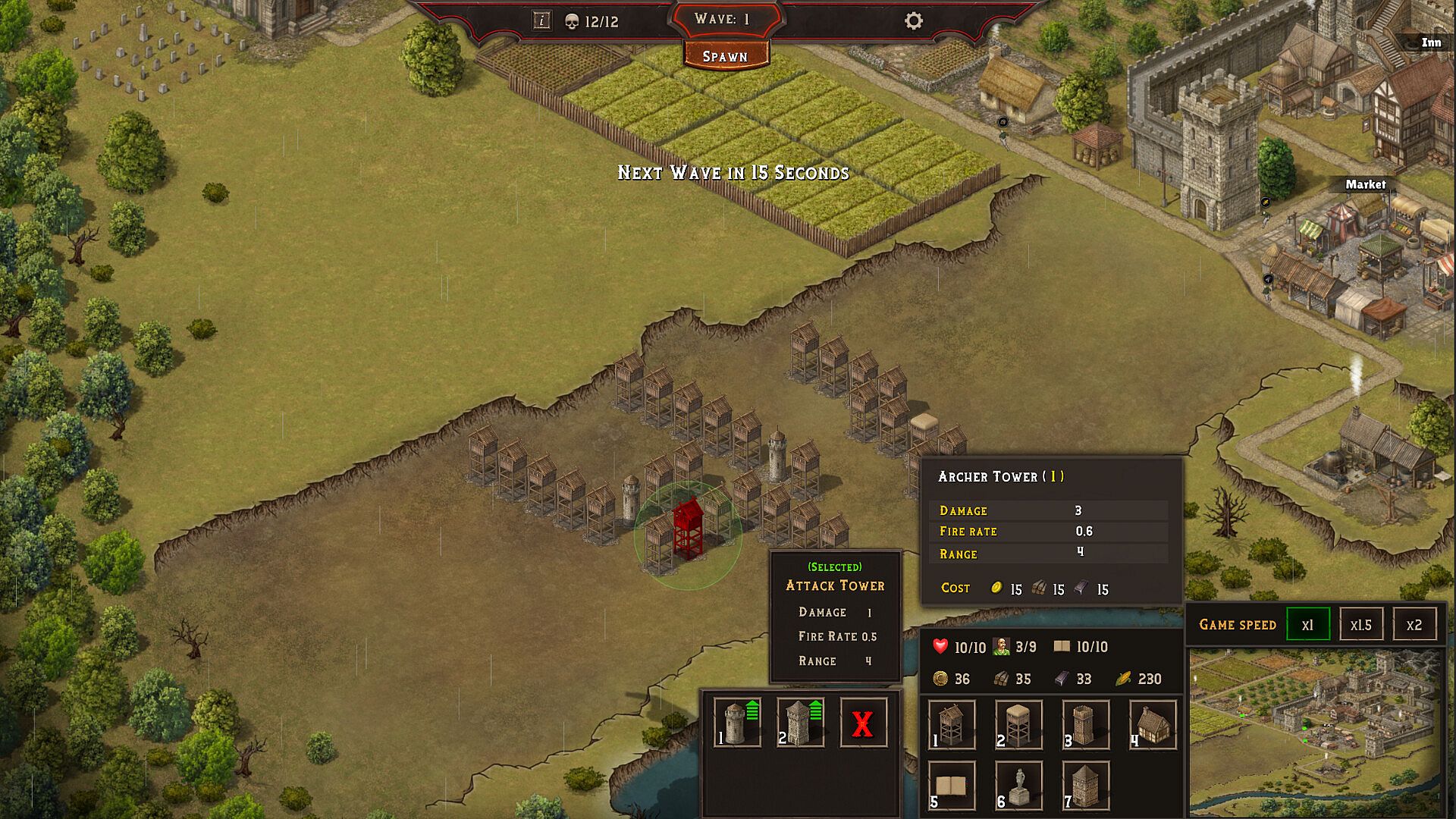Set game speed to x2
Image resolution: width=1456 pixels, height=819 pixels.
1414,625
